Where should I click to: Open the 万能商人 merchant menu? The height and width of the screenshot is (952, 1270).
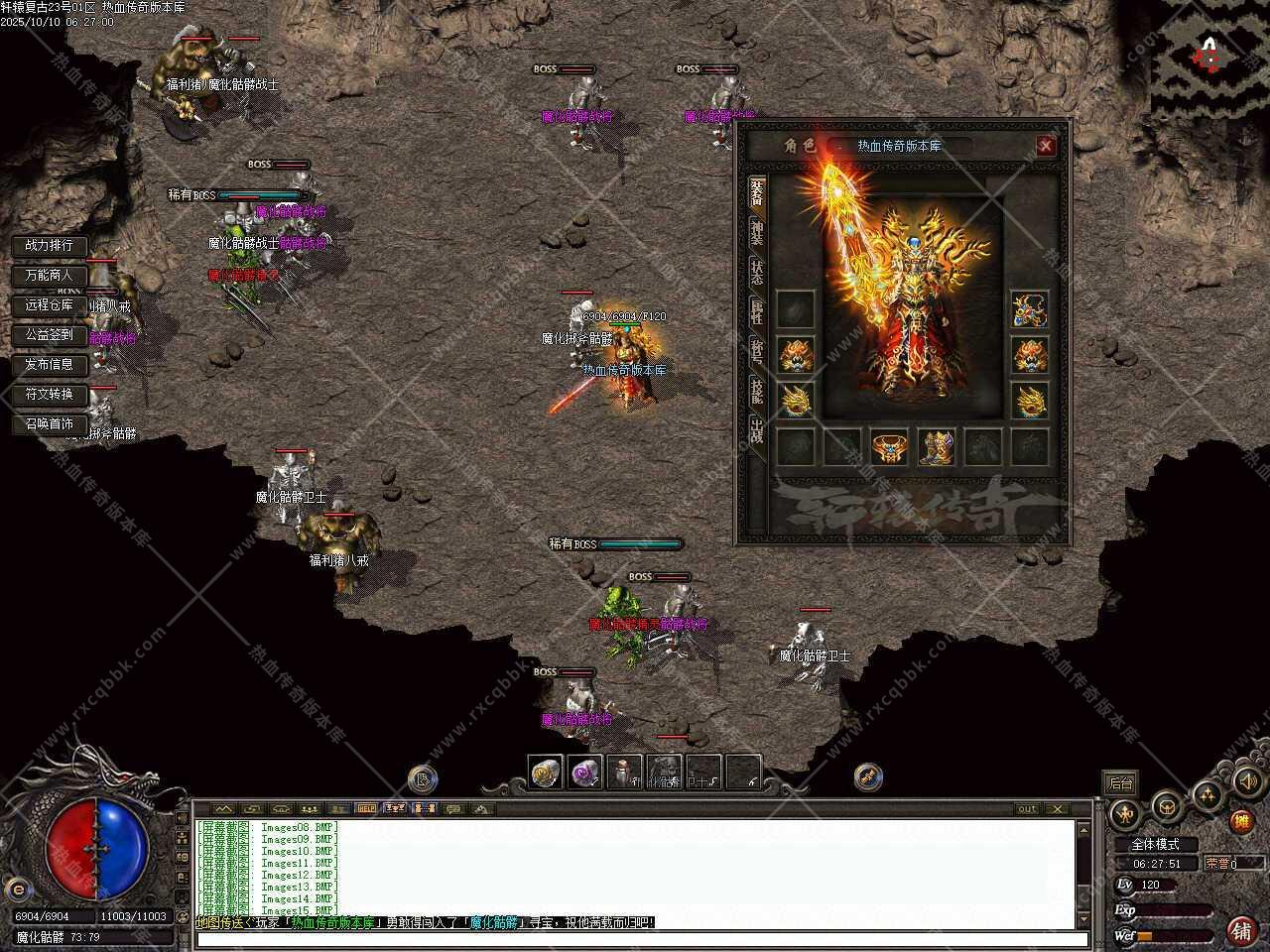coord(50,275)
